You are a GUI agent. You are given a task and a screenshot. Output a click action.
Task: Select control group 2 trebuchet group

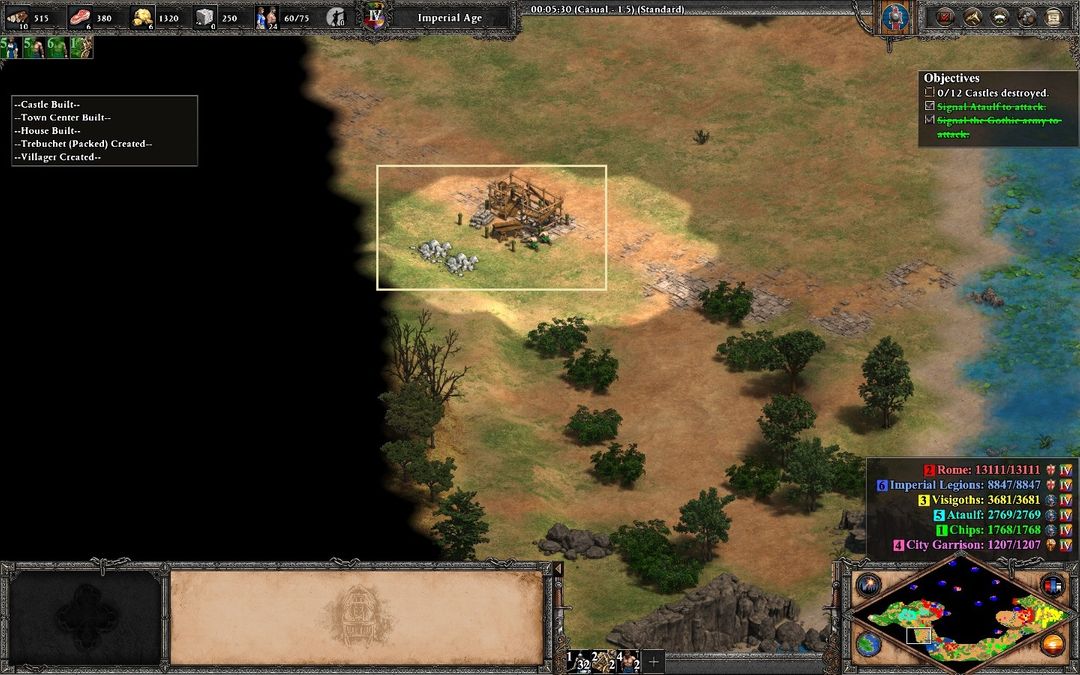click(x=604, y=661)
